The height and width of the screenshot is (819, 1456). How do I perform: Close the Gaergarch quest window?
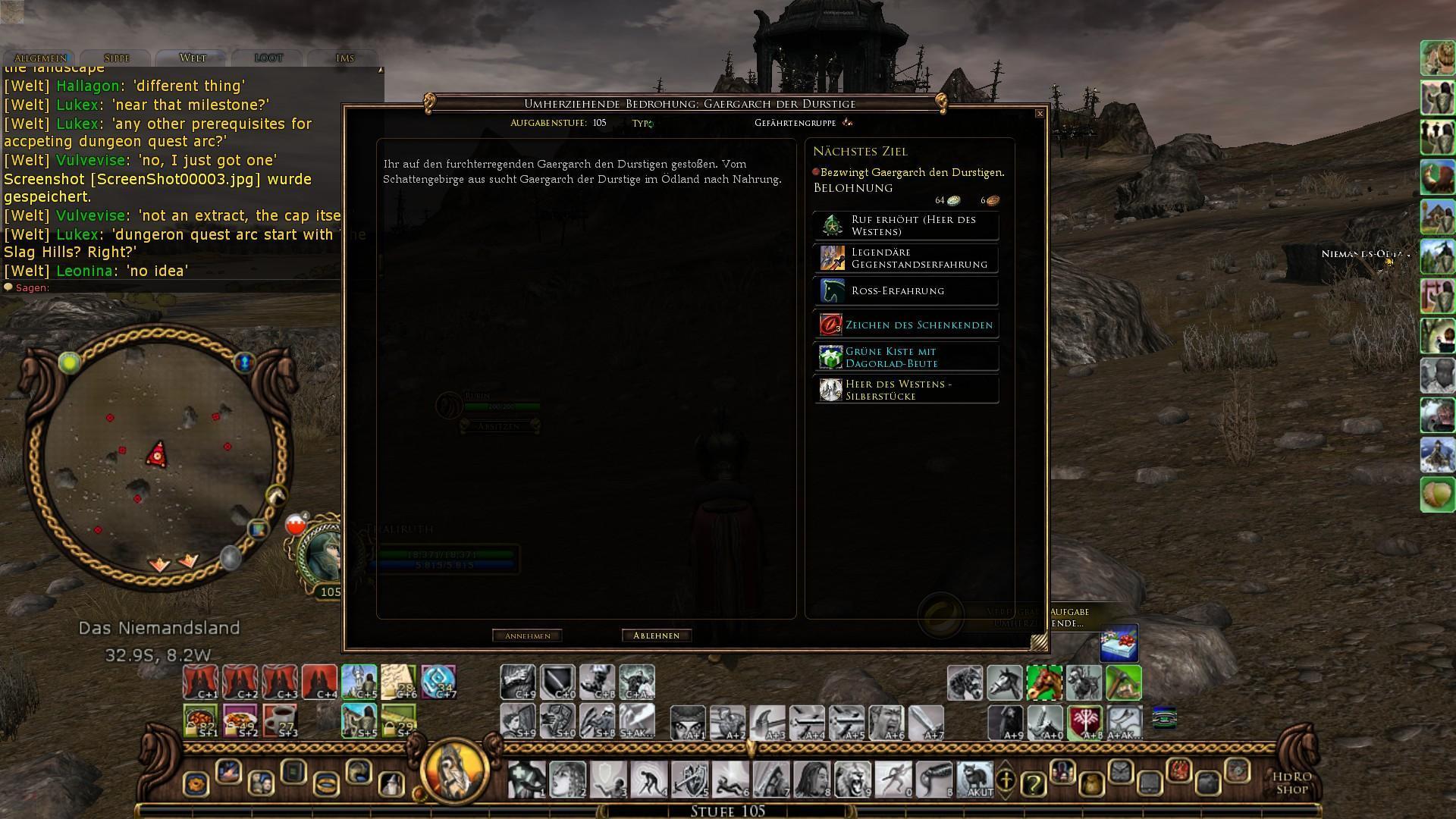point(1040,114)
